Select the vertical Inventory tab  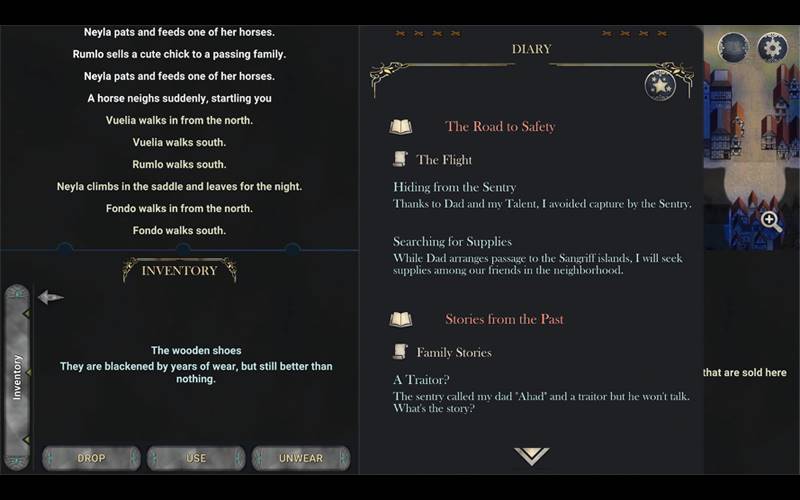click(17, 376)
